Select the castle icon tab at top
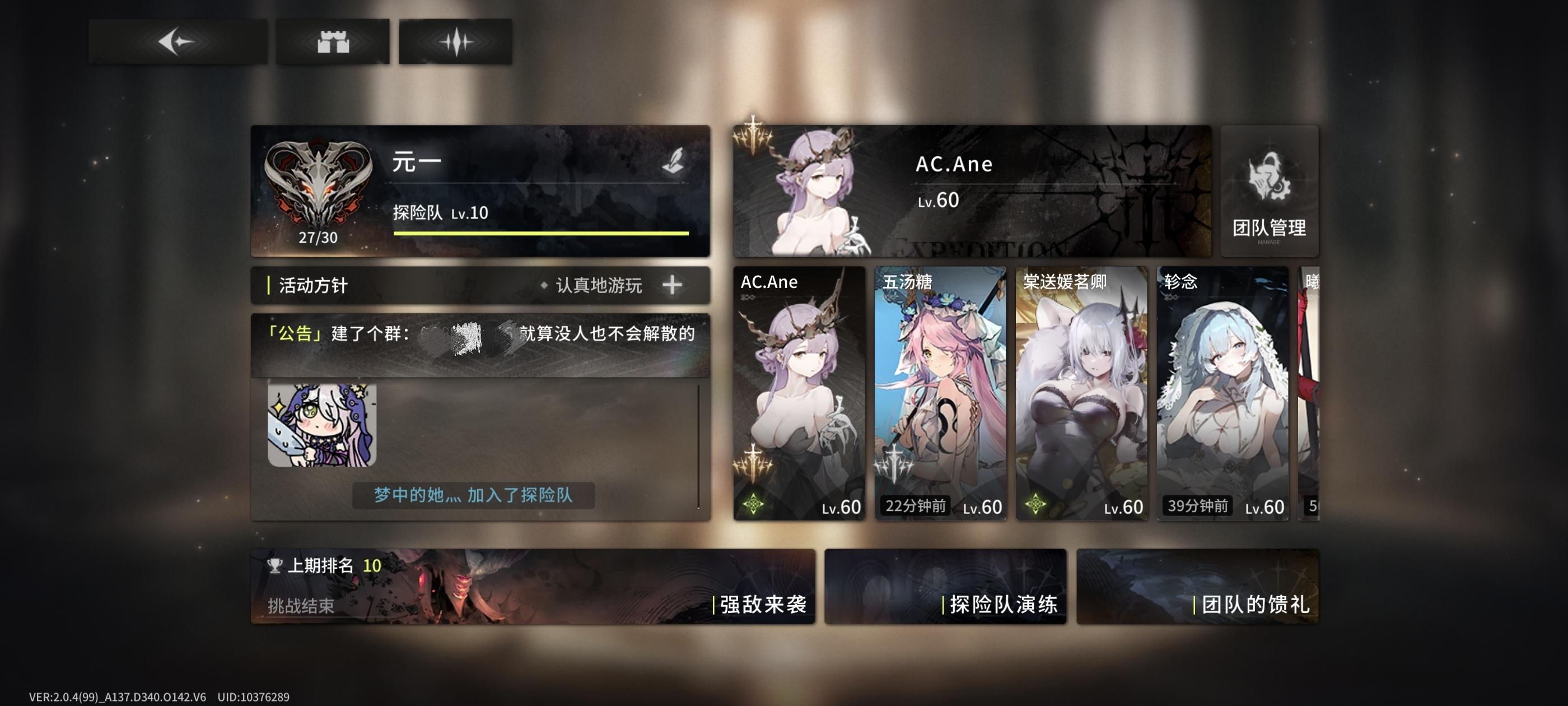 334,41
